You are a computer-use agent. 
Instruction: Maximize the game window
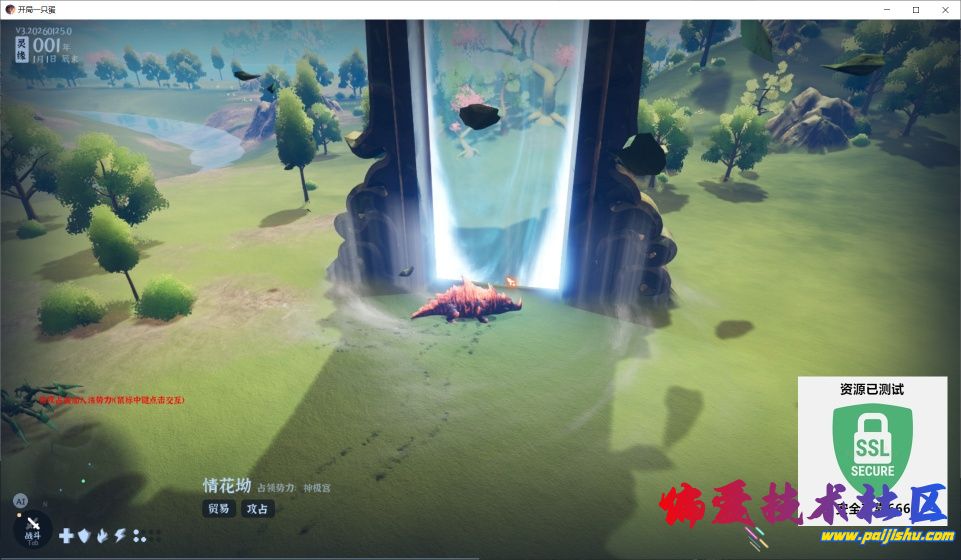915,9
